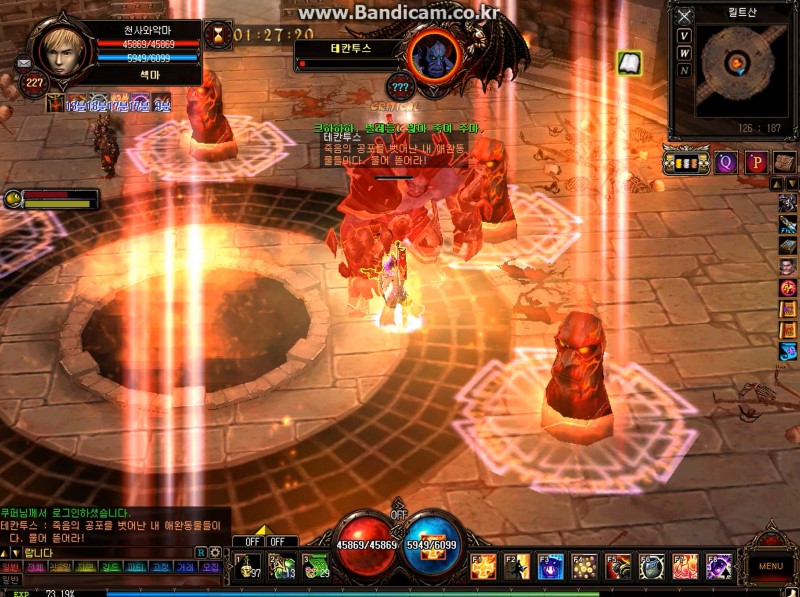
Task: Open the MENU button
Action: coord(770,566)
